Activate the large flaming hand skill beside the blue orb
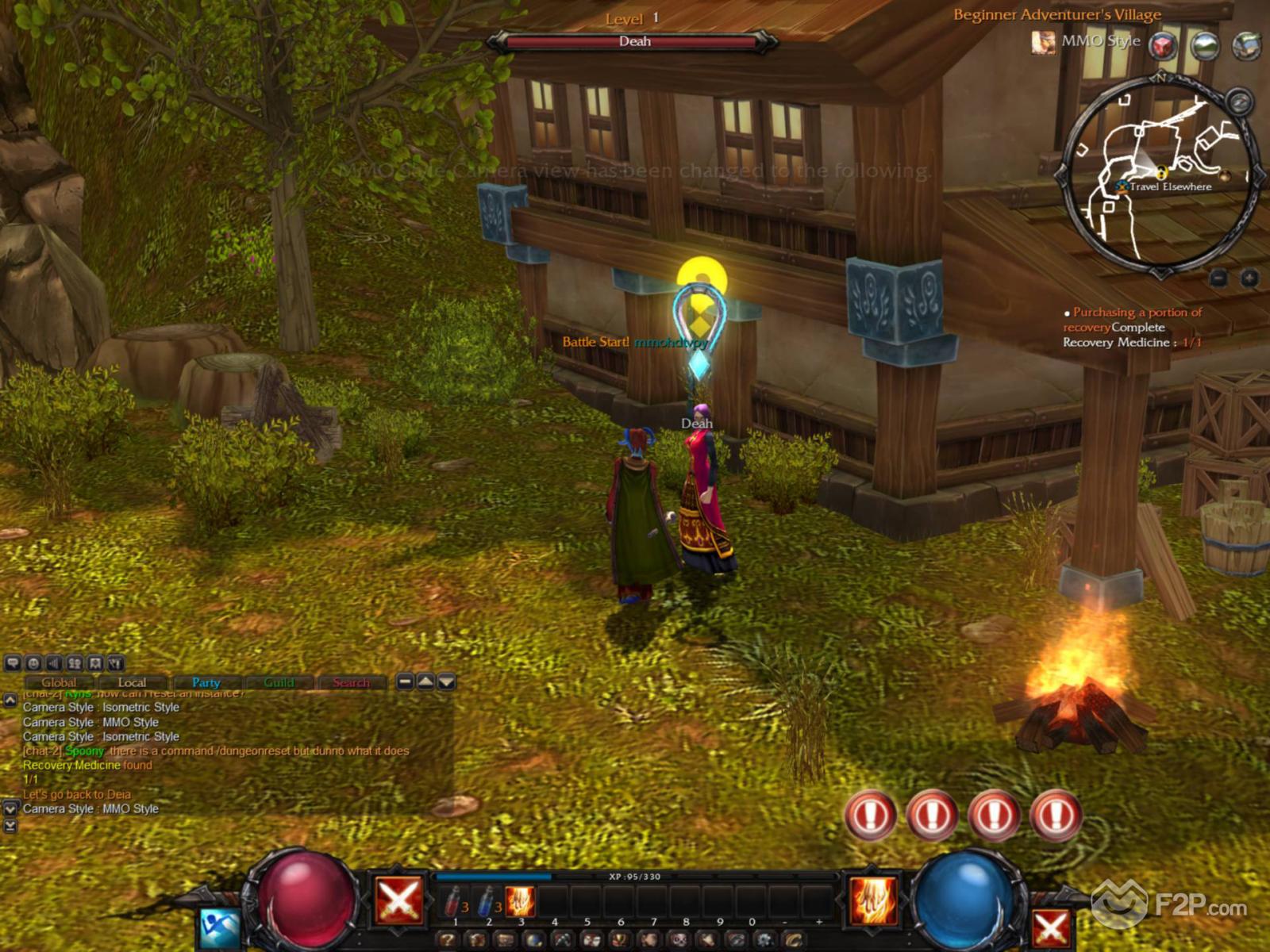 click(x=873, y=900)
